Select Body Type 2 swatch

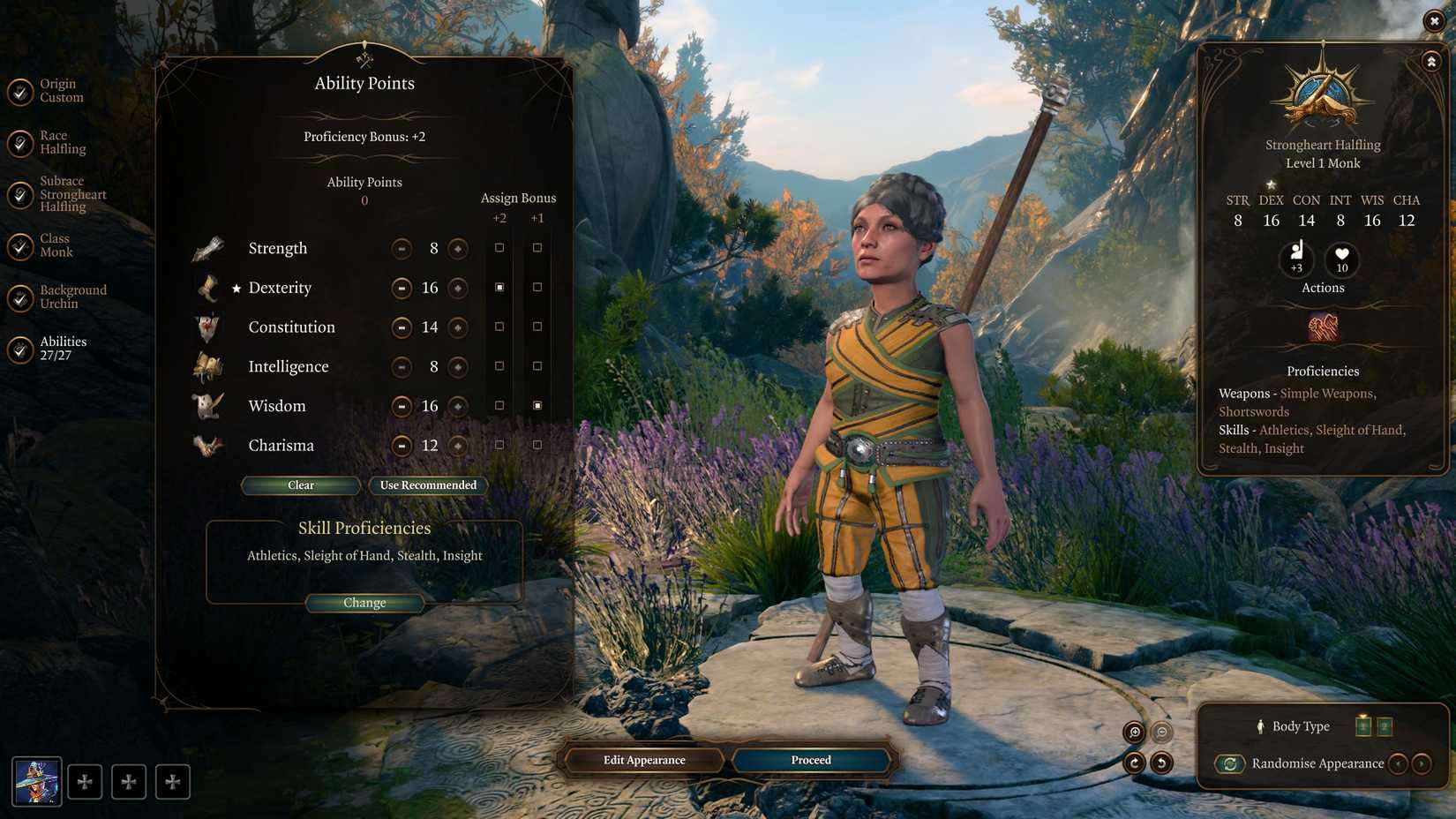pos(1384,726)
